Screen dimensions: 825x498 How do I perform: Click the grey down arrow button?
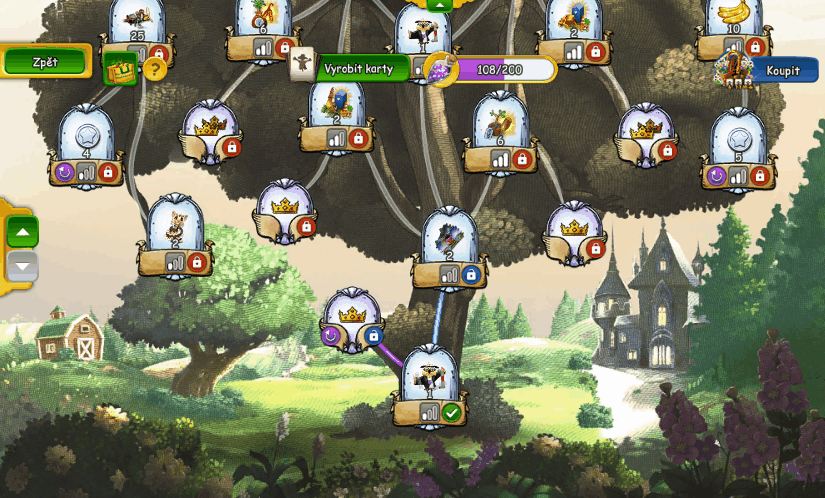[23, 266]
